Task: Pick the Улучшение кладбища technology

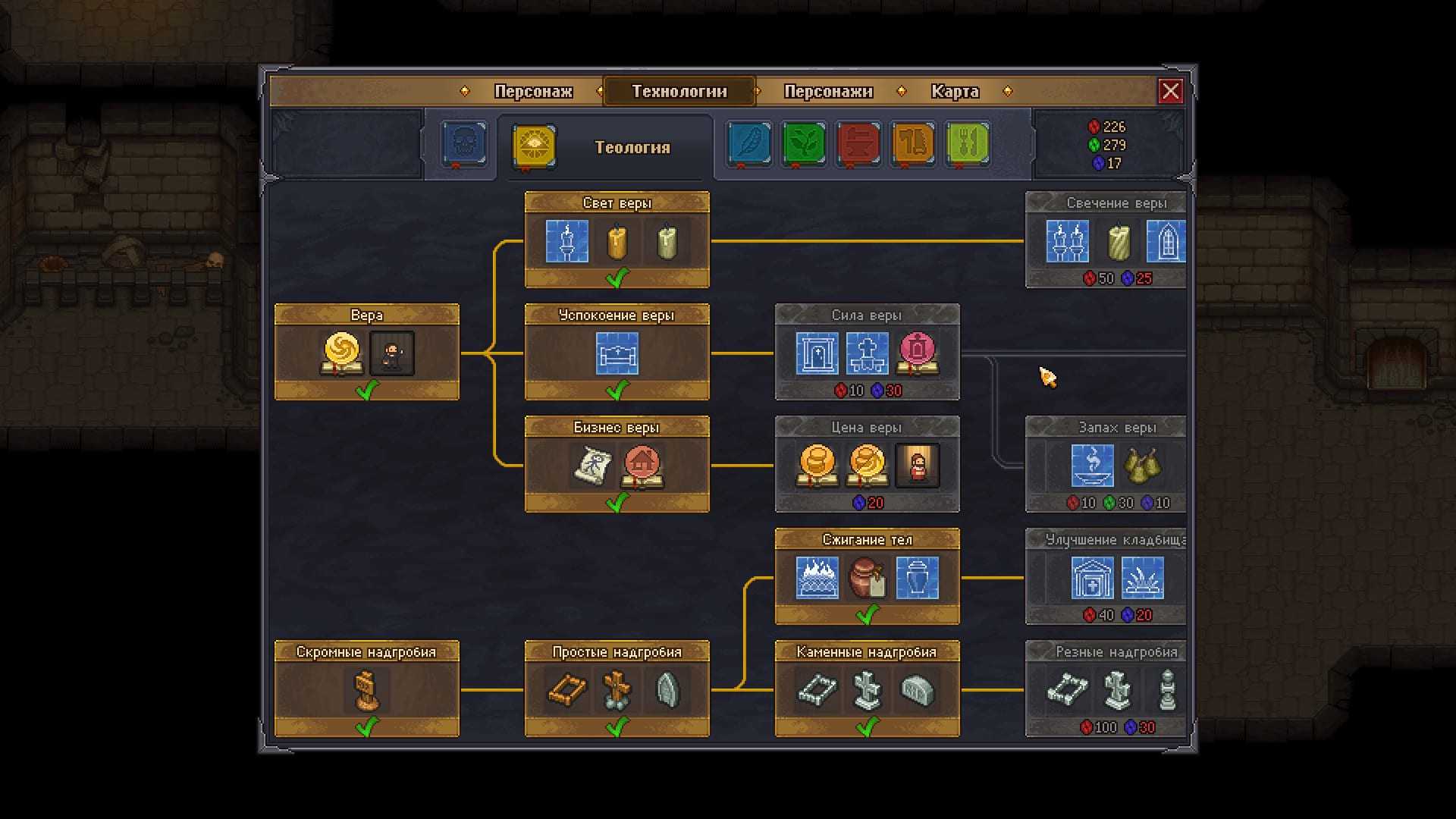Action: 1106,576
